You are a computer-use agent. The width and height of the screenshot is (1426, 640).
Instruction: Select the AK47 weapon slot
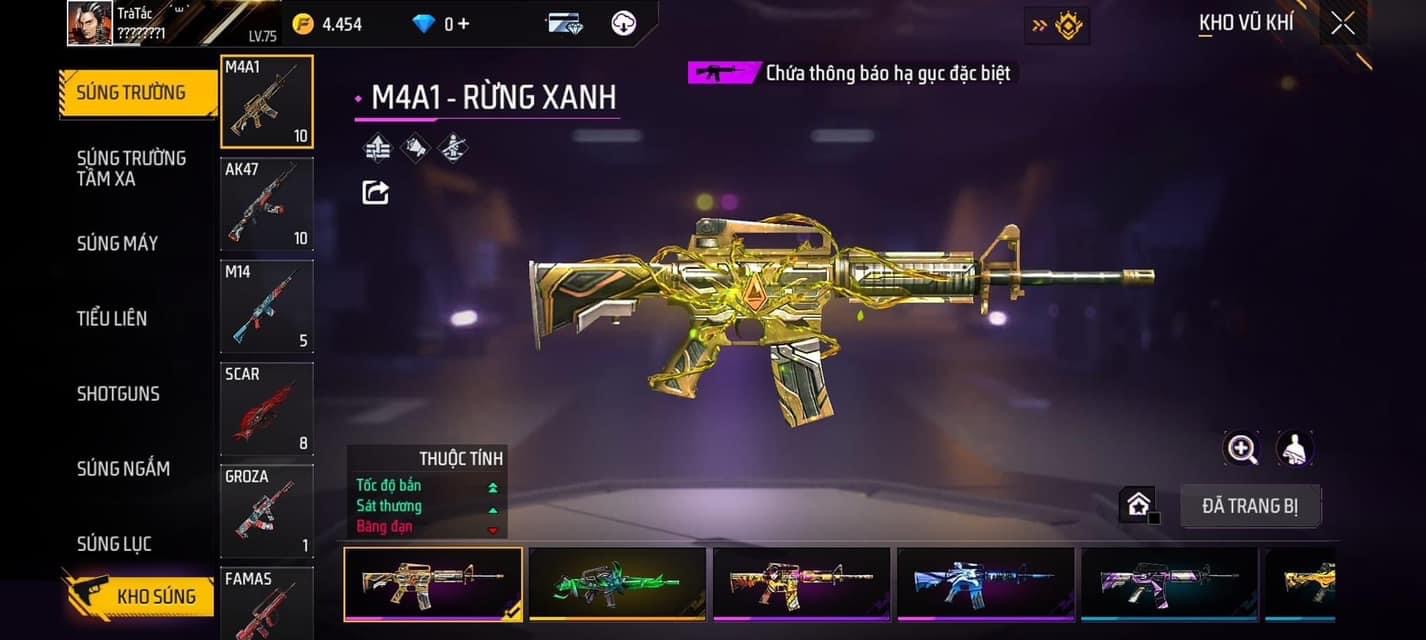coord(266,204)
